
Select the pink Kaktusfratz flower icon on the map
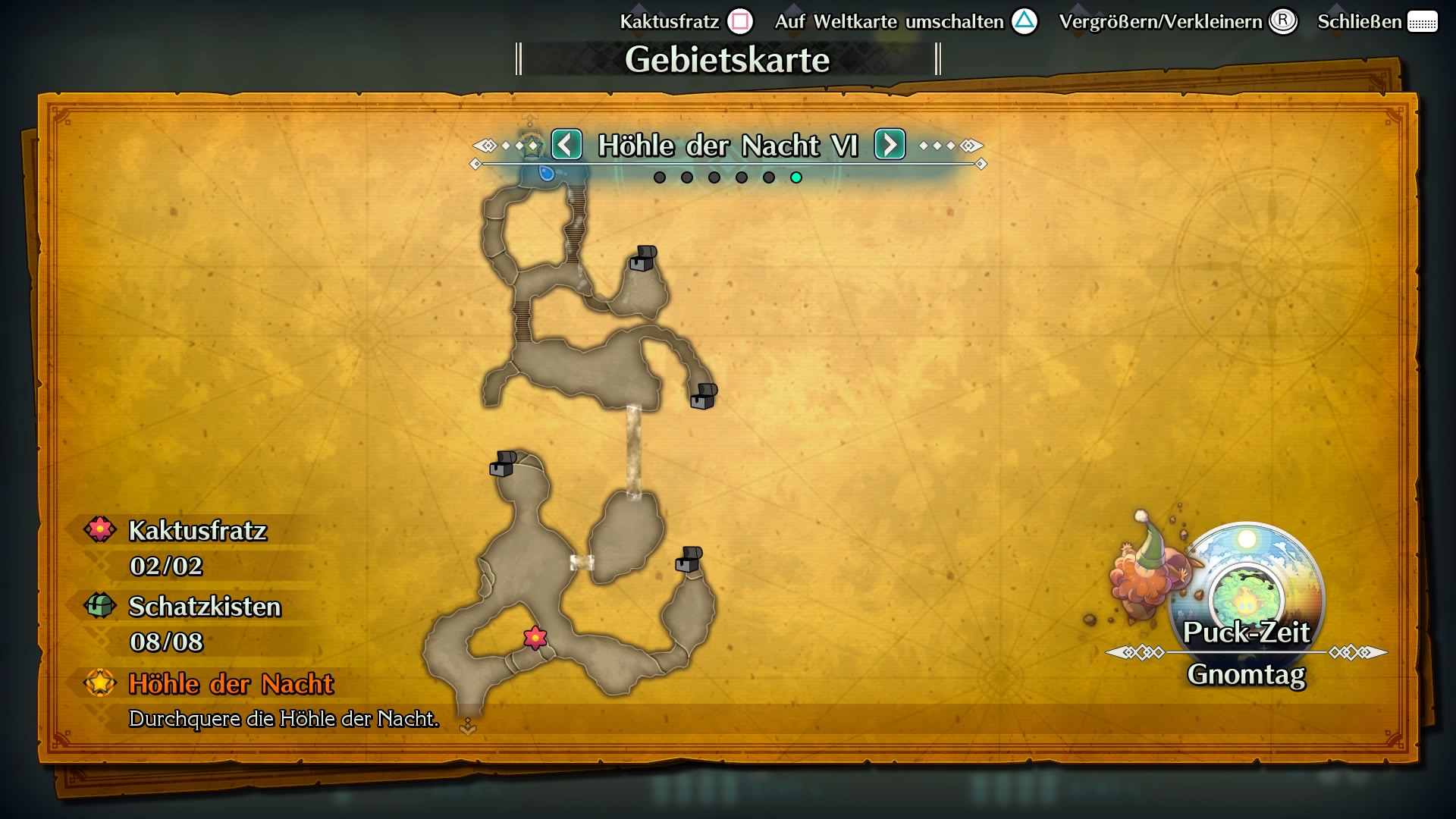(x=535, y=639)
